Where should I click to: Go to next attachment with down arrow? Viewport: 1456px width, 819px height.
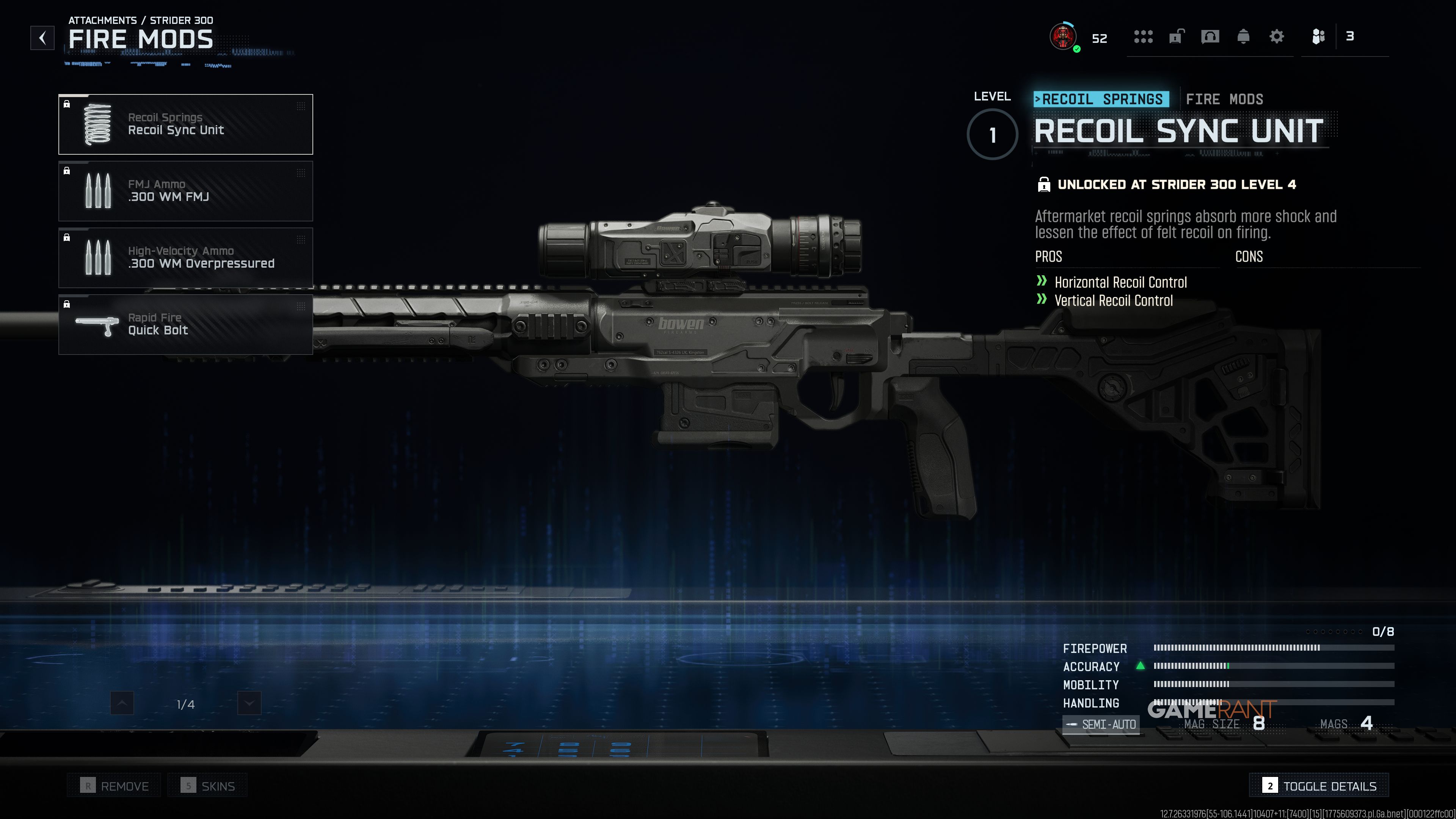[x=249, y=703]
